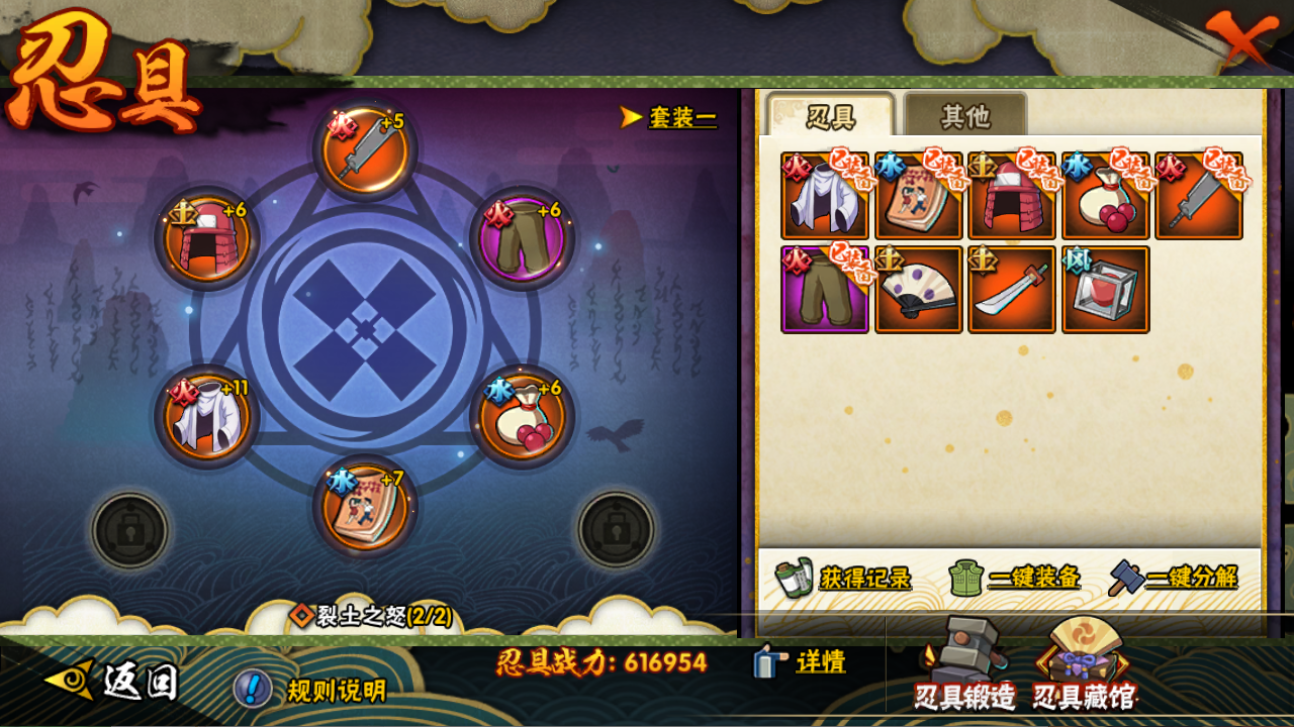Choose the katana blade in inventory
1294x727 pixels.
tap(1011, 290)
